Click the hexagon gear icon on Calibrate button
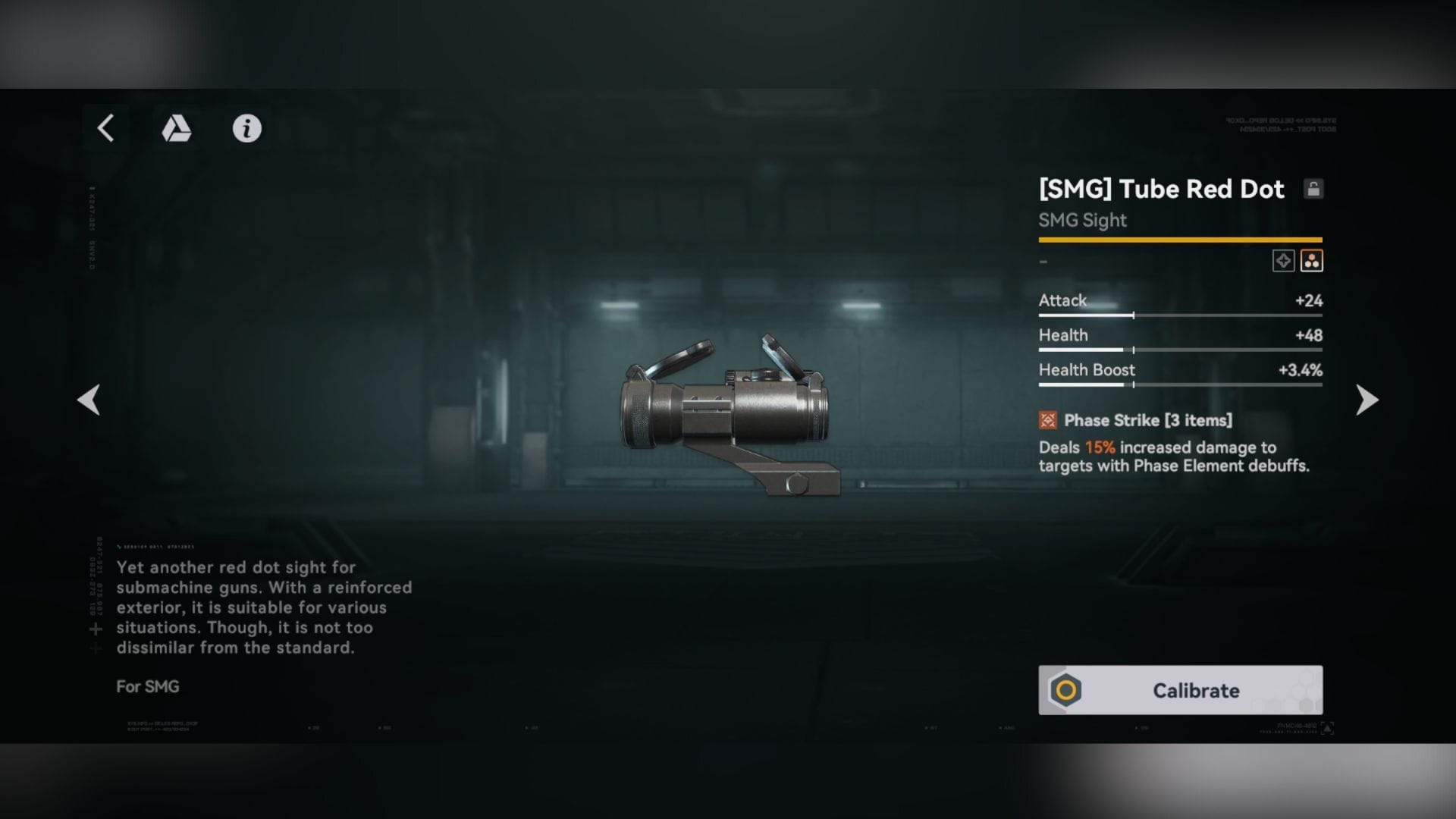Image resolution: width=1456 pixels, height=819 pixels. pyautogui.click(x=1065, y=691)
